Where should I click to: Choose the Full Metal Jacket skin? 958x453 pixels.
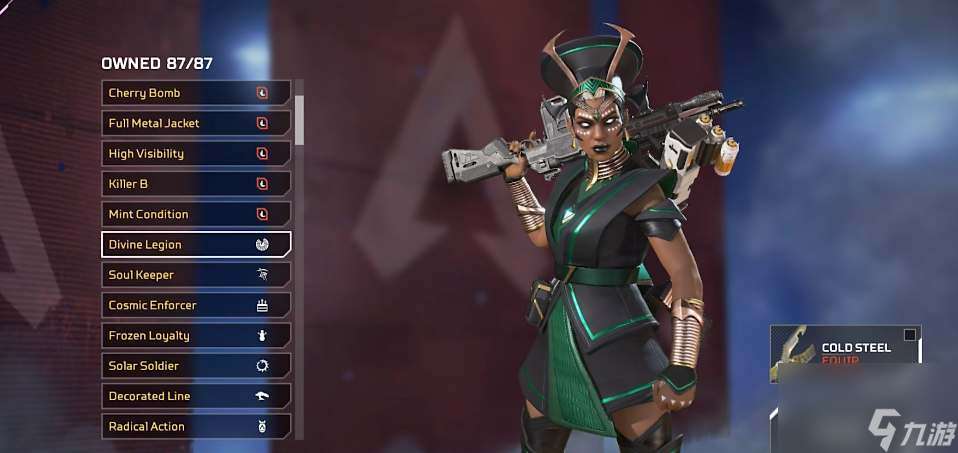point(196,123)
